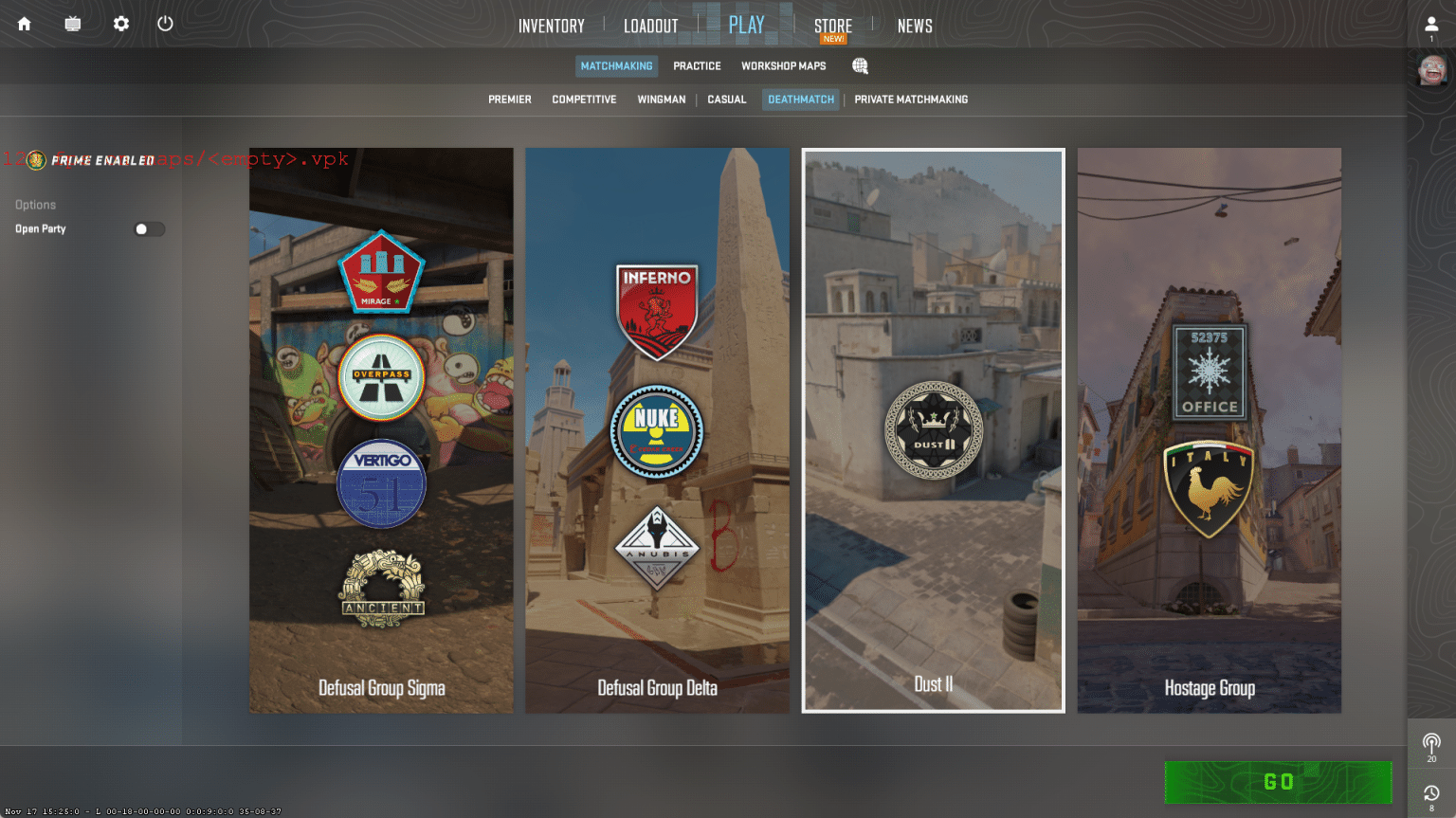The image size is (1456, 818).
Task: Open the Store tab
Action: tap(832, 26)
